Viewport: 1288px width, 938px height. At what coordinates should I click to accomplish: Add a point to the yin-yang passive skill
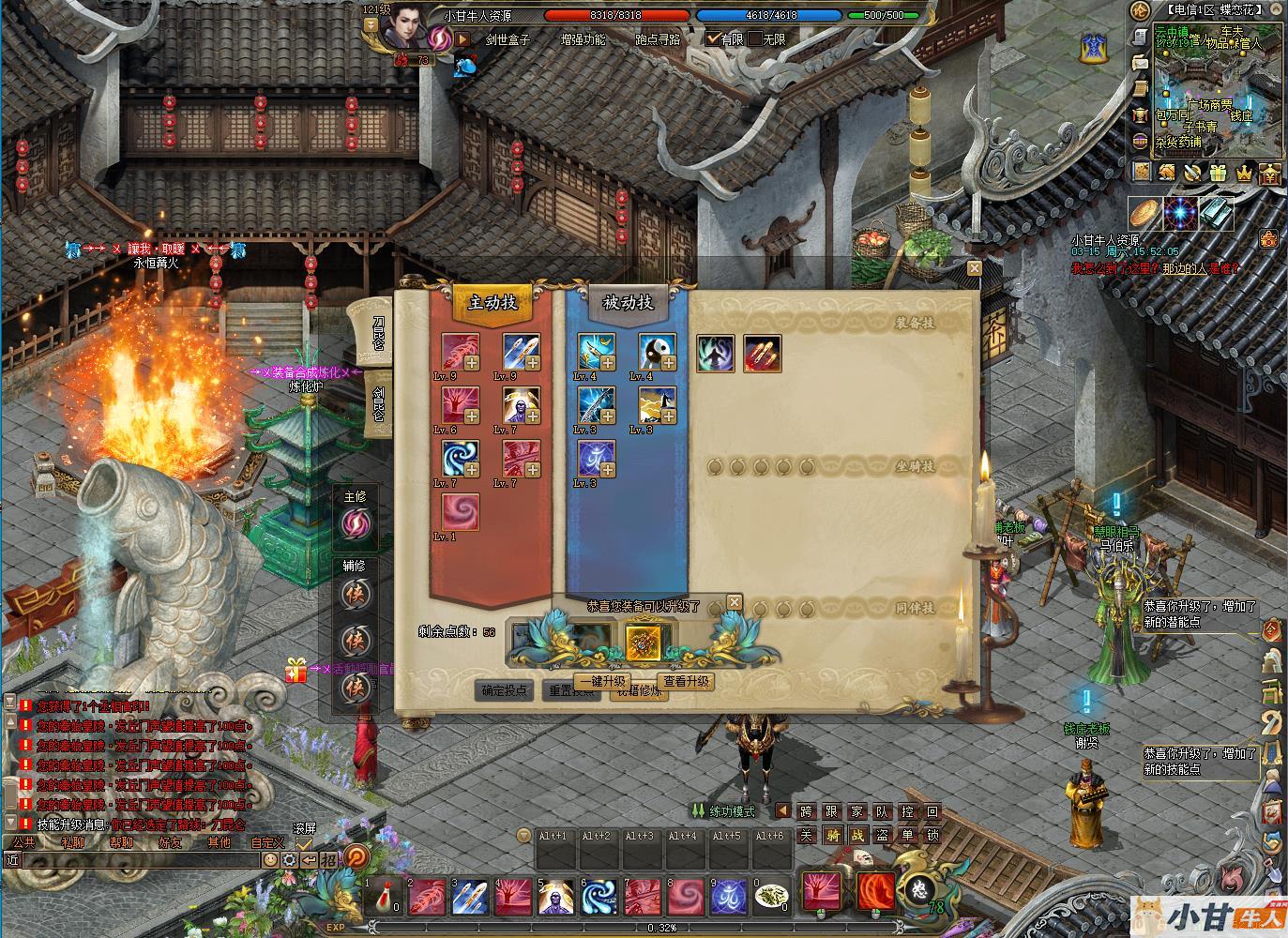pyautogui.click(x=670, y=364)
